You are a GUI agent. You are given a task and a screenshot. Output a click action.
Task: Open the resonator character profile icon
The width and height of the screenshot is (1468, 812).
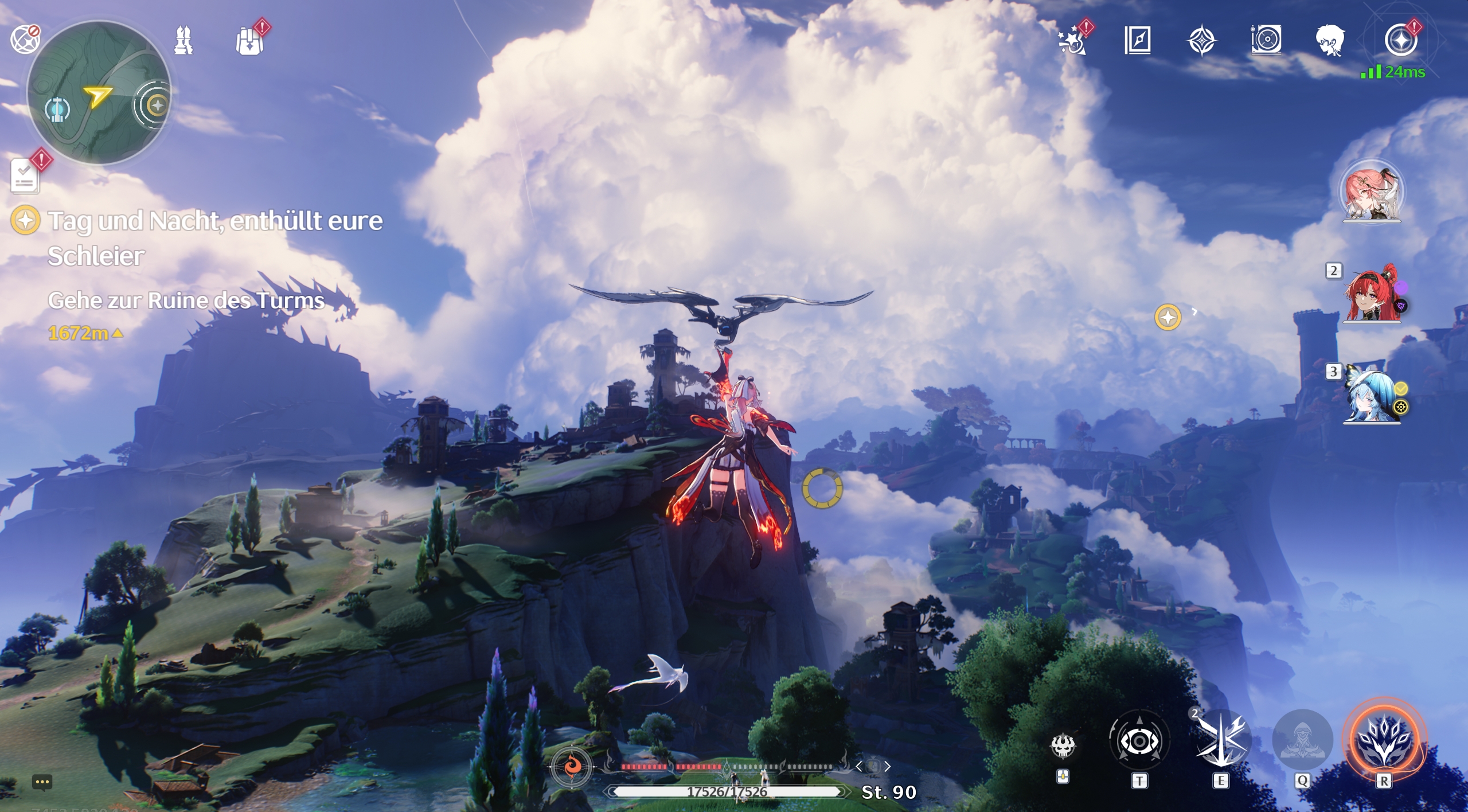[1332, 40]
